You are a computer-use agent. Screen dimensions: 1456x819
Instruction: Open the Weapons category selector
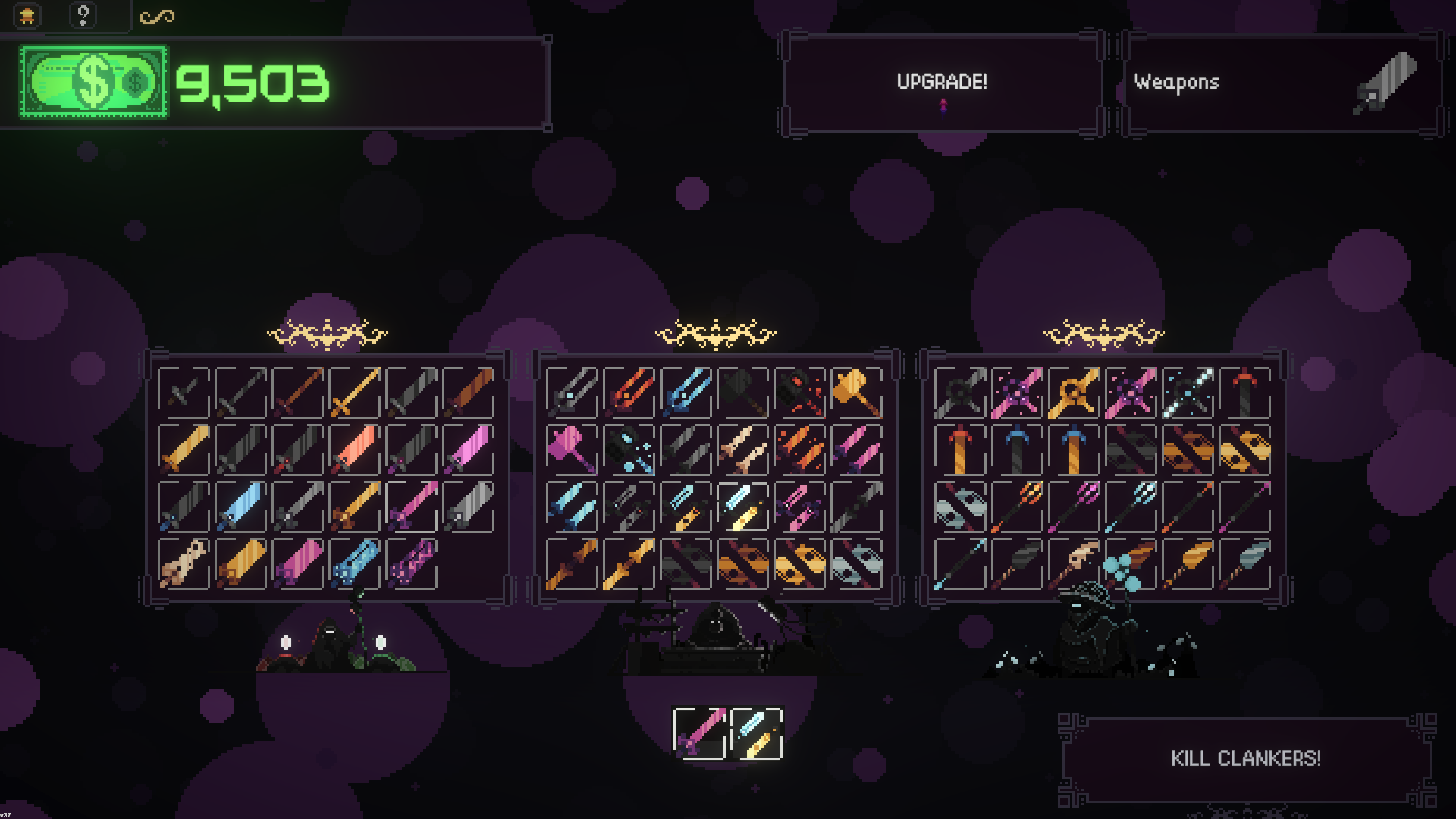1280,83
